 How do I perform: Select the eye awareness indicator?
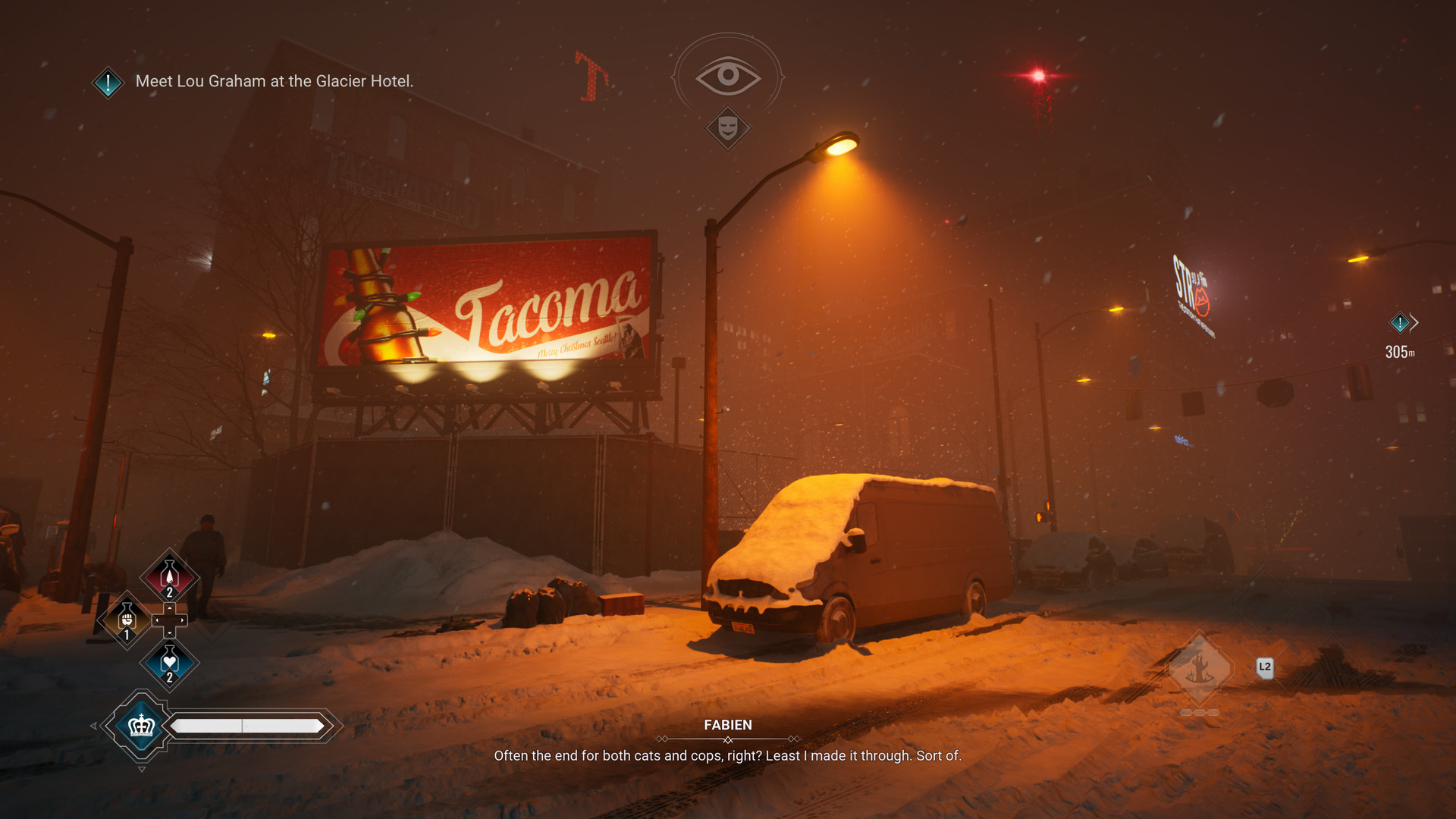(728, 75)
